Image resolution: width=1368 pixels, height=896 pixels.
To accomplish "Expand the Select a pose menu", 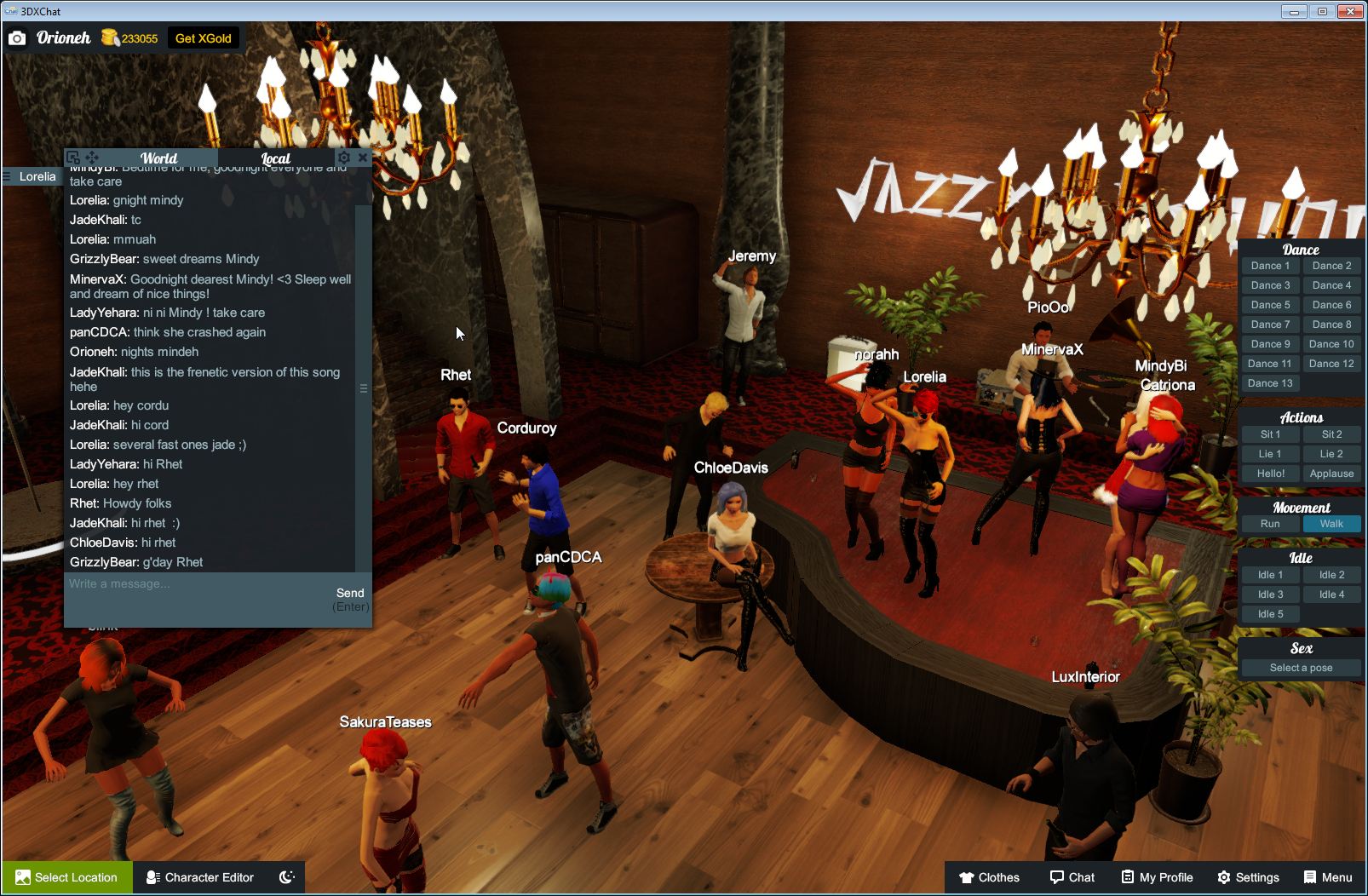I will pyautogui.click(x=1301, y=667).
